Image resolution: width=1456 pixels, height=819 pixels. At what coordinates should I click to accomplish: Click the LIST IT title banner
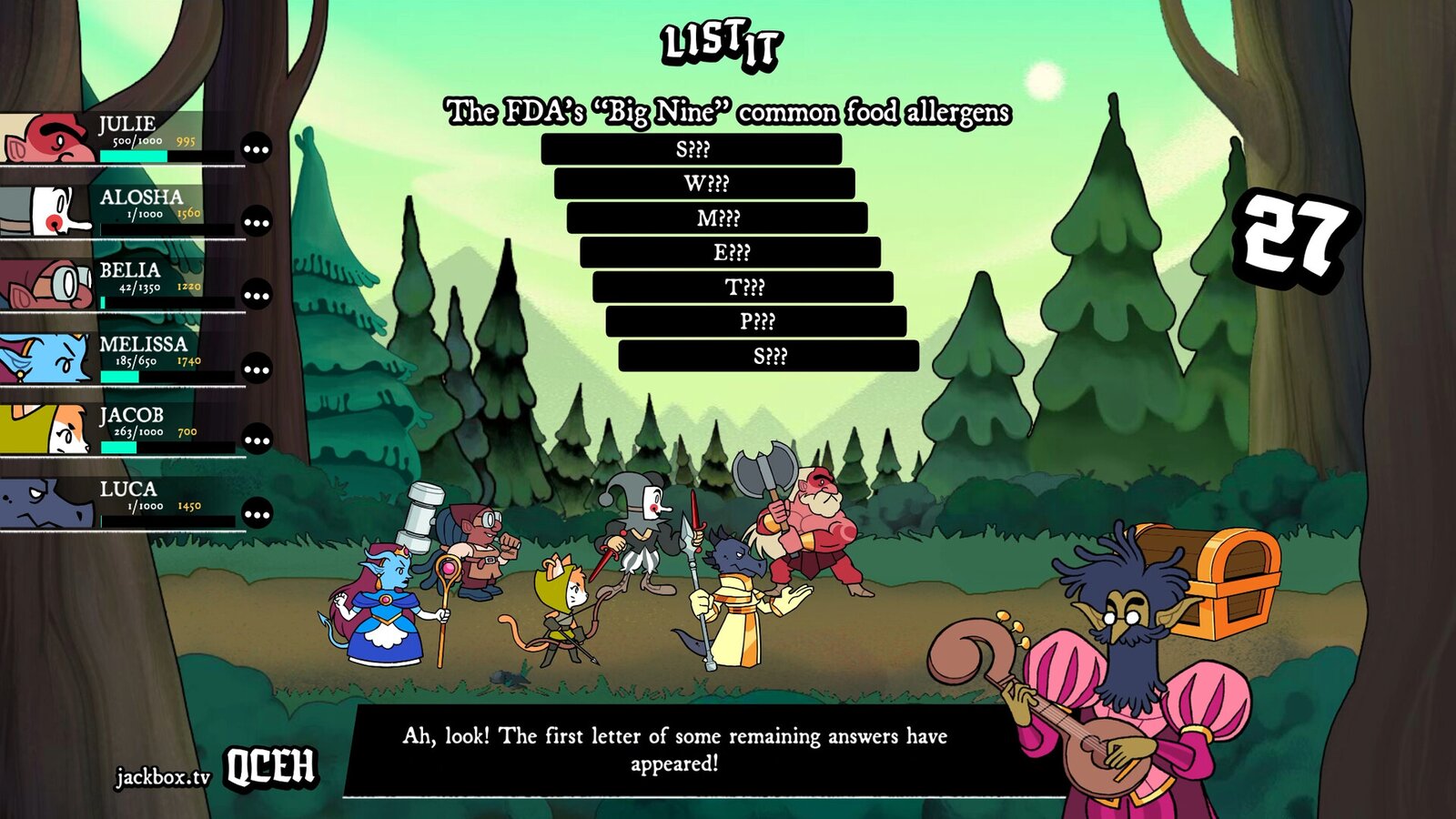tap(723, 44)
